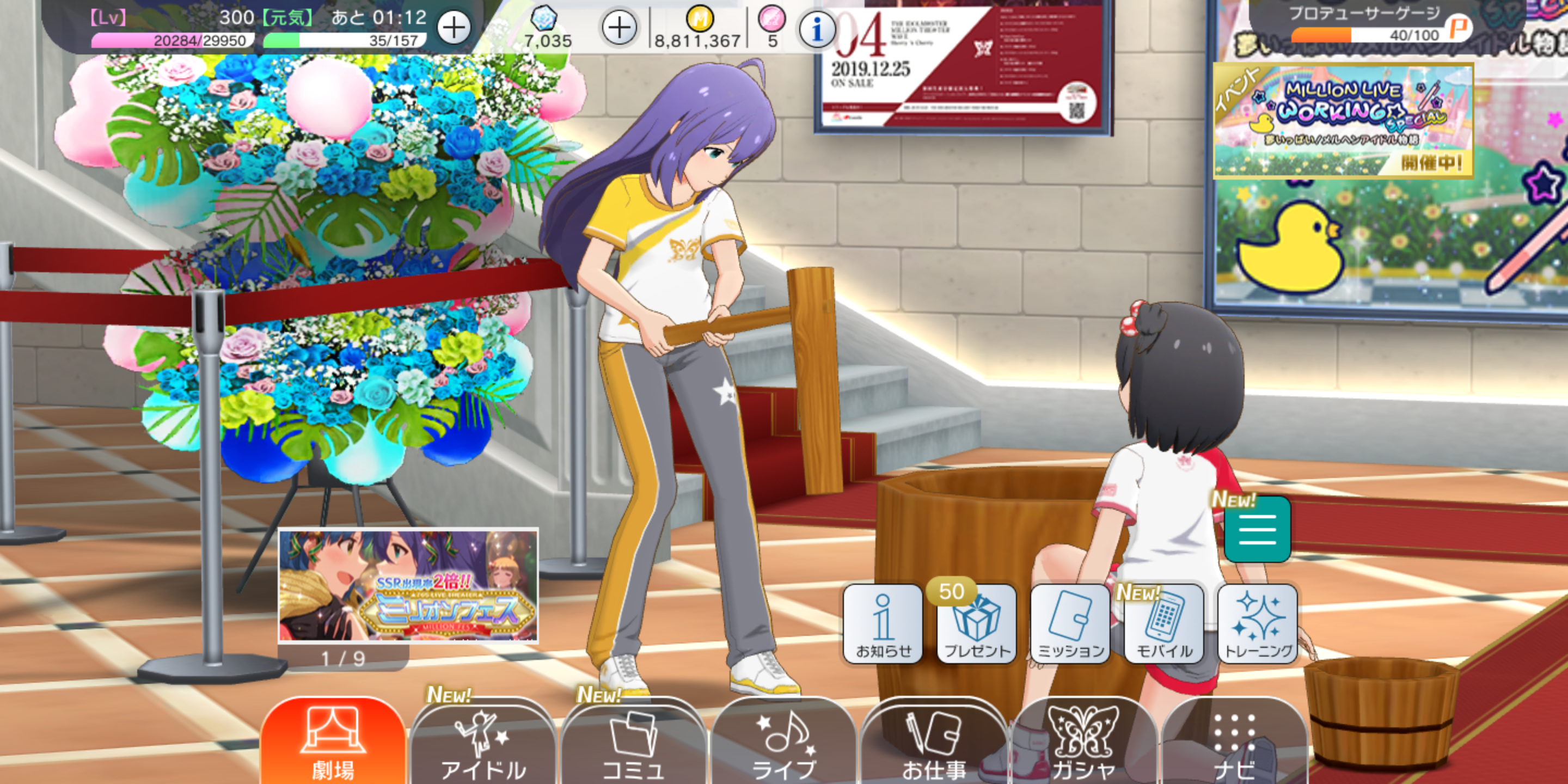Image resolution: width=1568 pixels, height=784 pixels.
Task: Switch to the コミュ tab
Action: pos(633,744)
